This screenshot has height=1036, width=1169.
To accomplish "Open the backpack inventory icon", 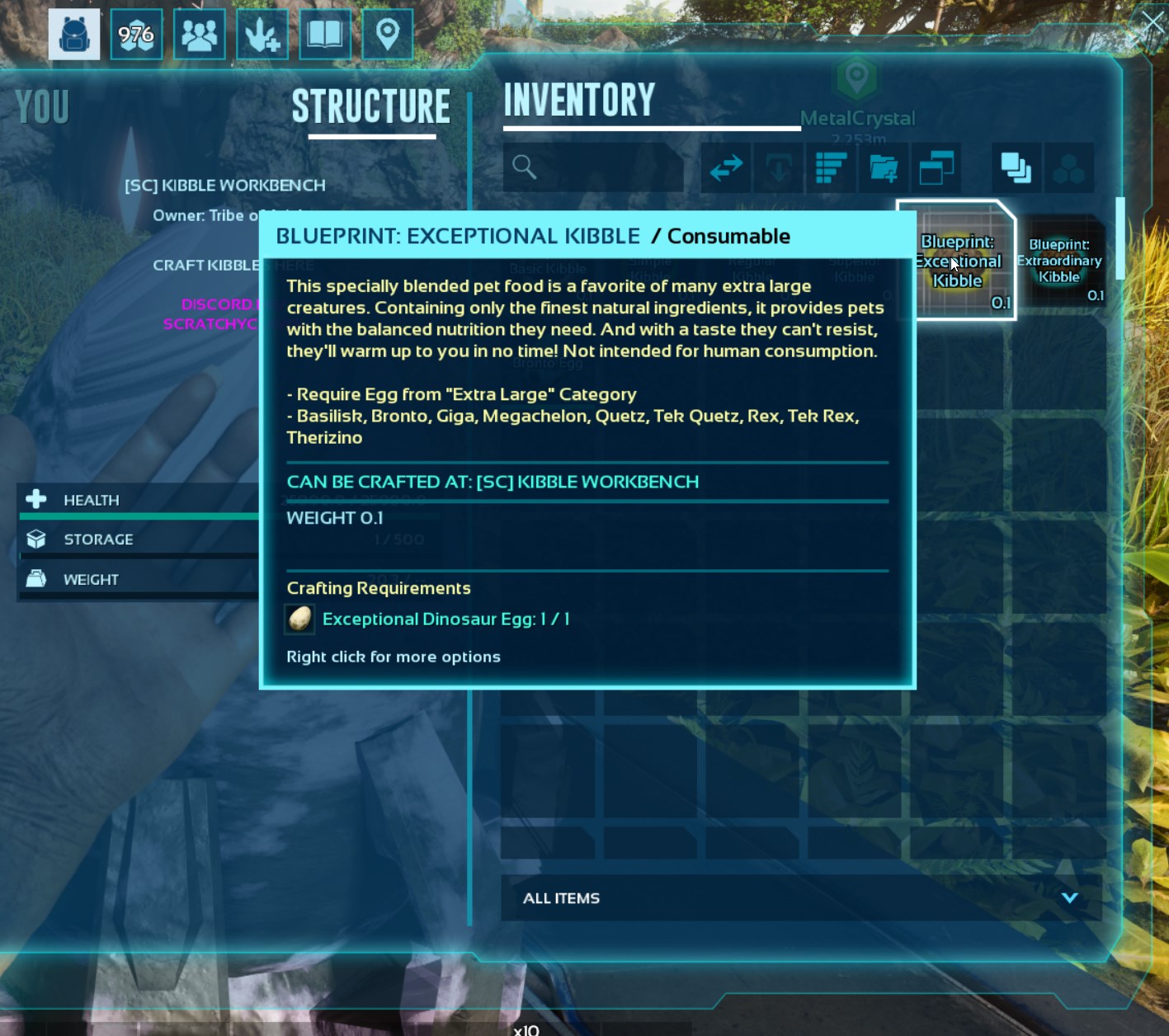I will (73, 34).
